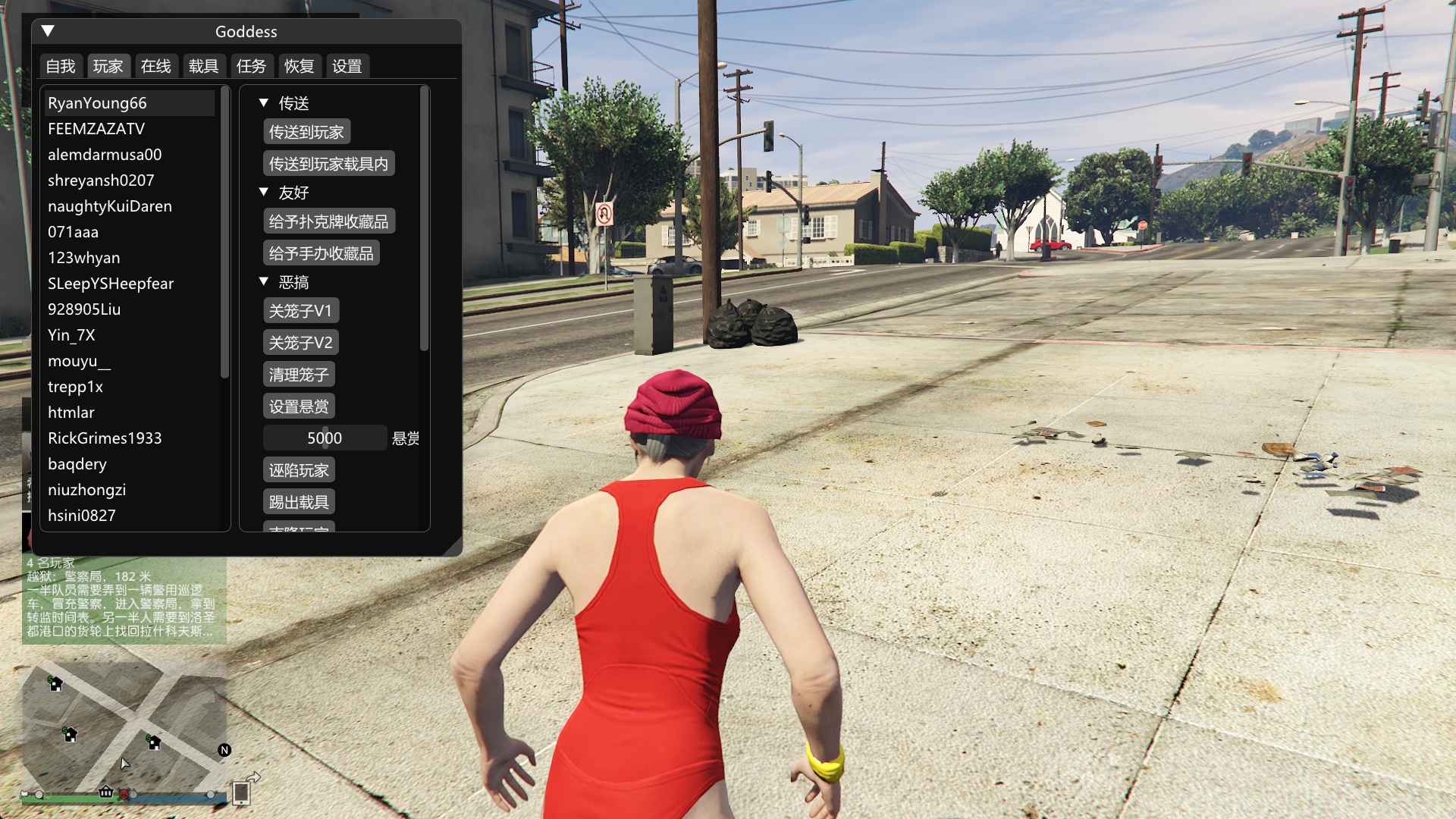
Task: Click the 设置悬赏 button
Action: tap(299, 406)
